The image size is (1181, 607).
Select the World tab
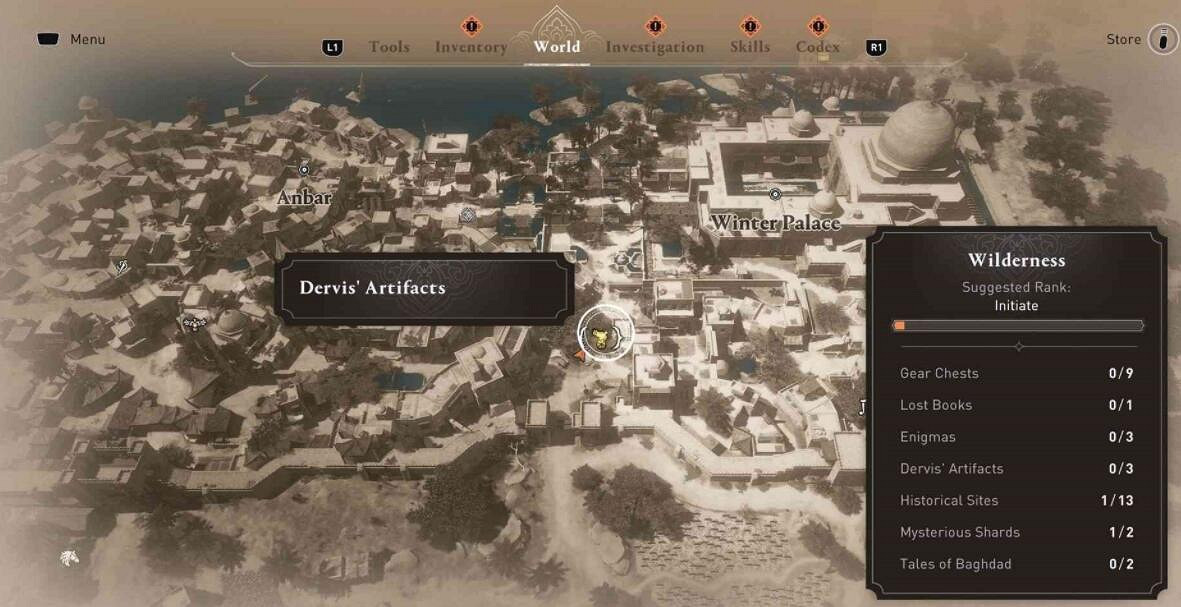pos(557,47)
